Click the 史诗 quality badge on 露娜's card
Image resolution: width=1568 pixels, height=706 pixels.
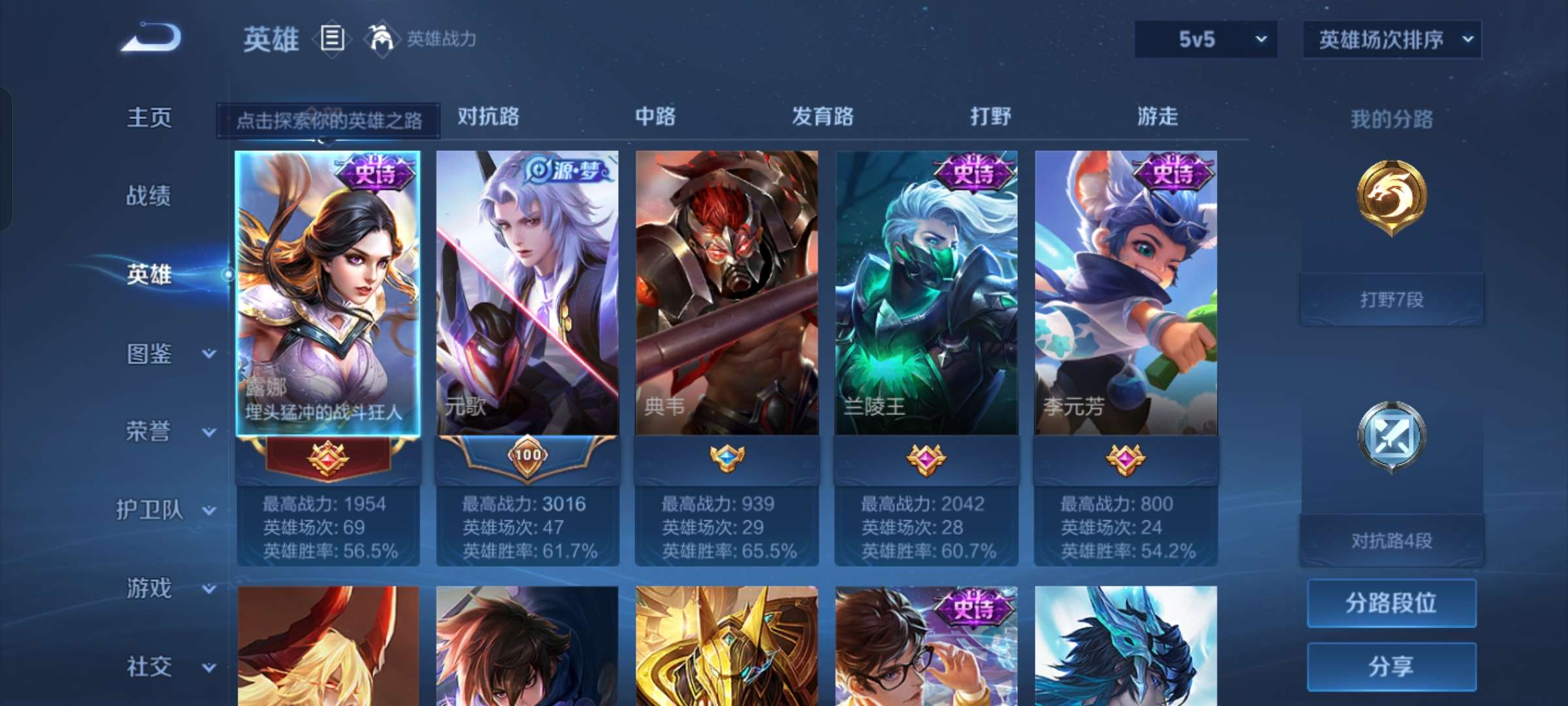point(374,171)
